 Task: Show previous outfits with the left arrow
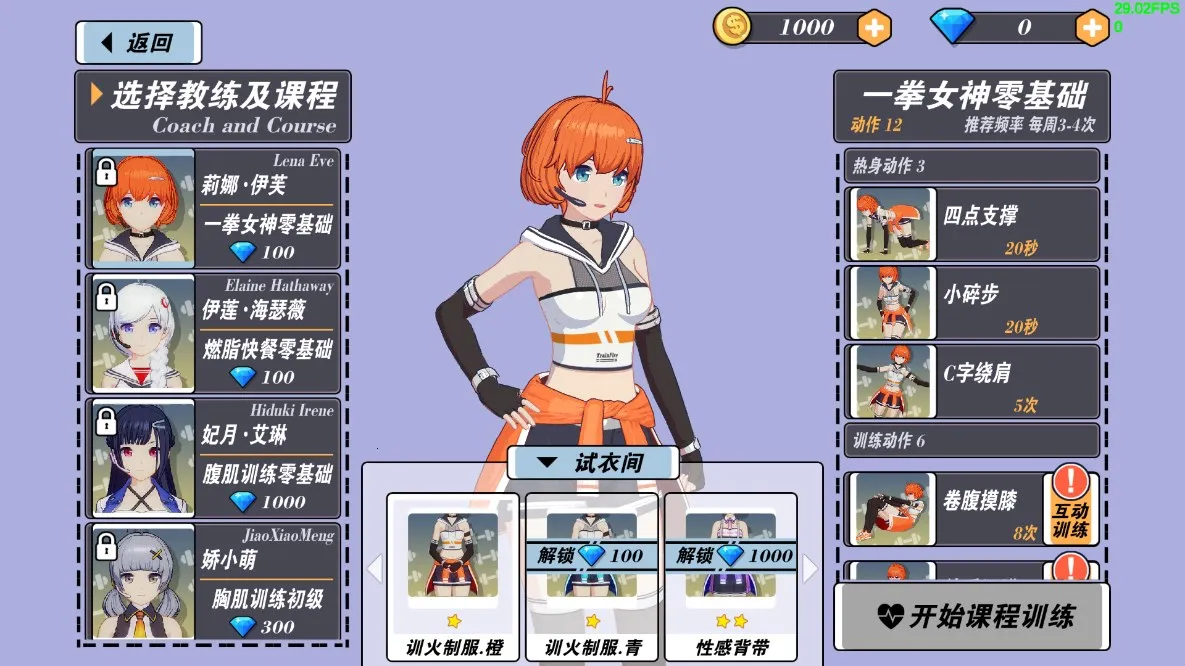(x=375, y=569)
